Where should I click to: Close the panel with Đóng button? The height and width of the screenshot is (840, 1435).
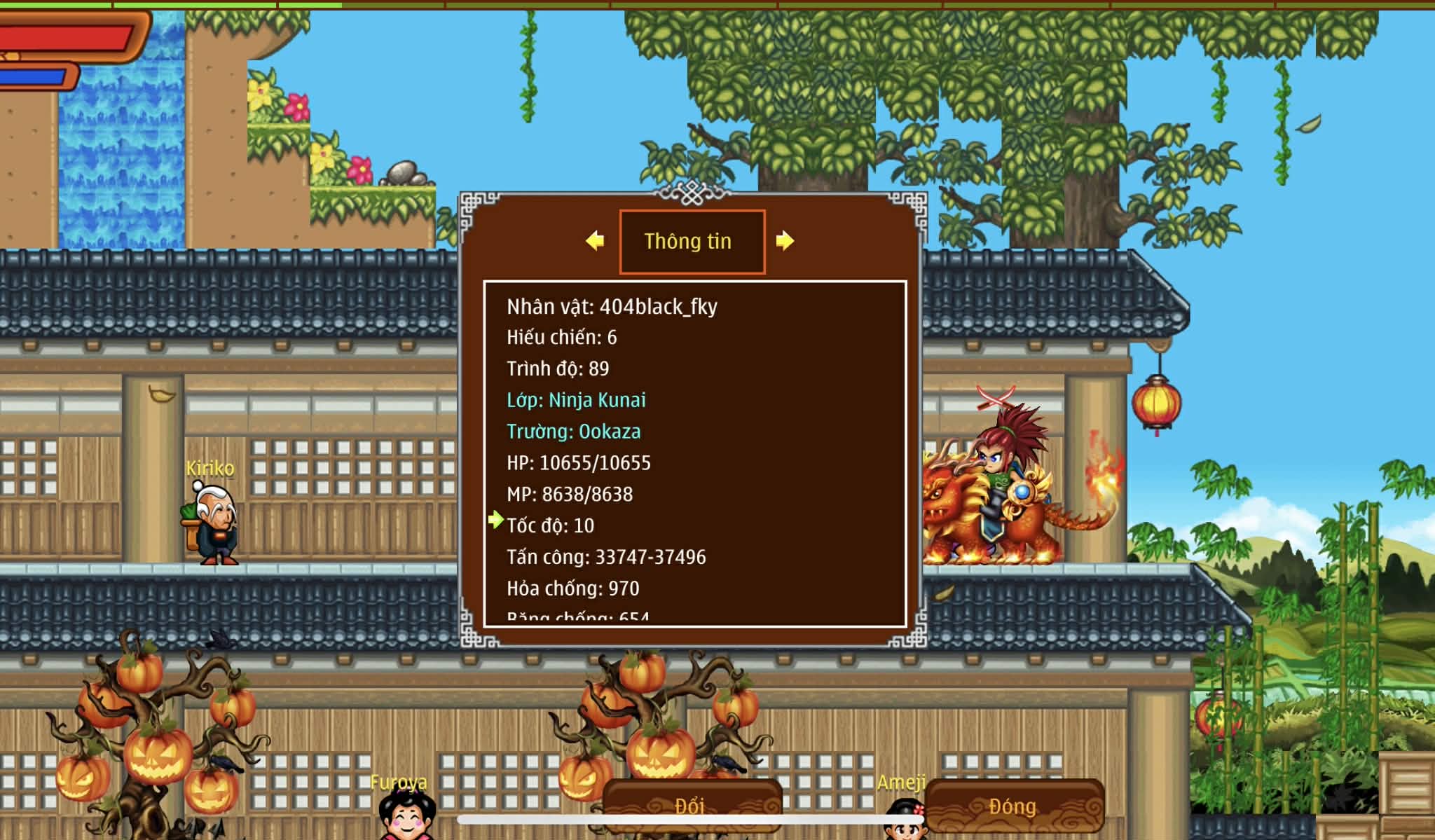[x=1013, y=806]
